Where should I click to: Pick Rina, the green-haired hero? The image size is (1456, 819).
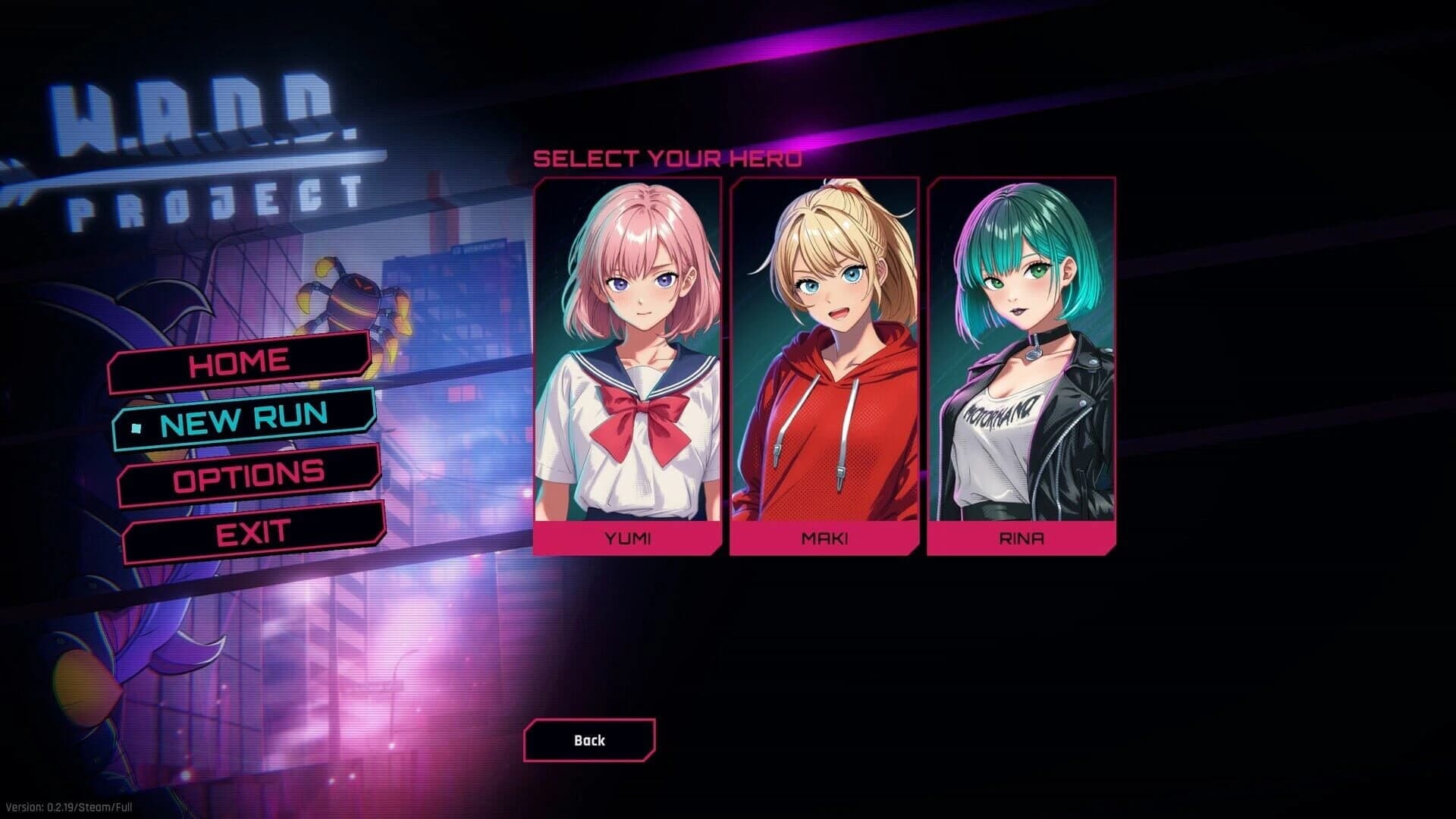pos(1019,349)
